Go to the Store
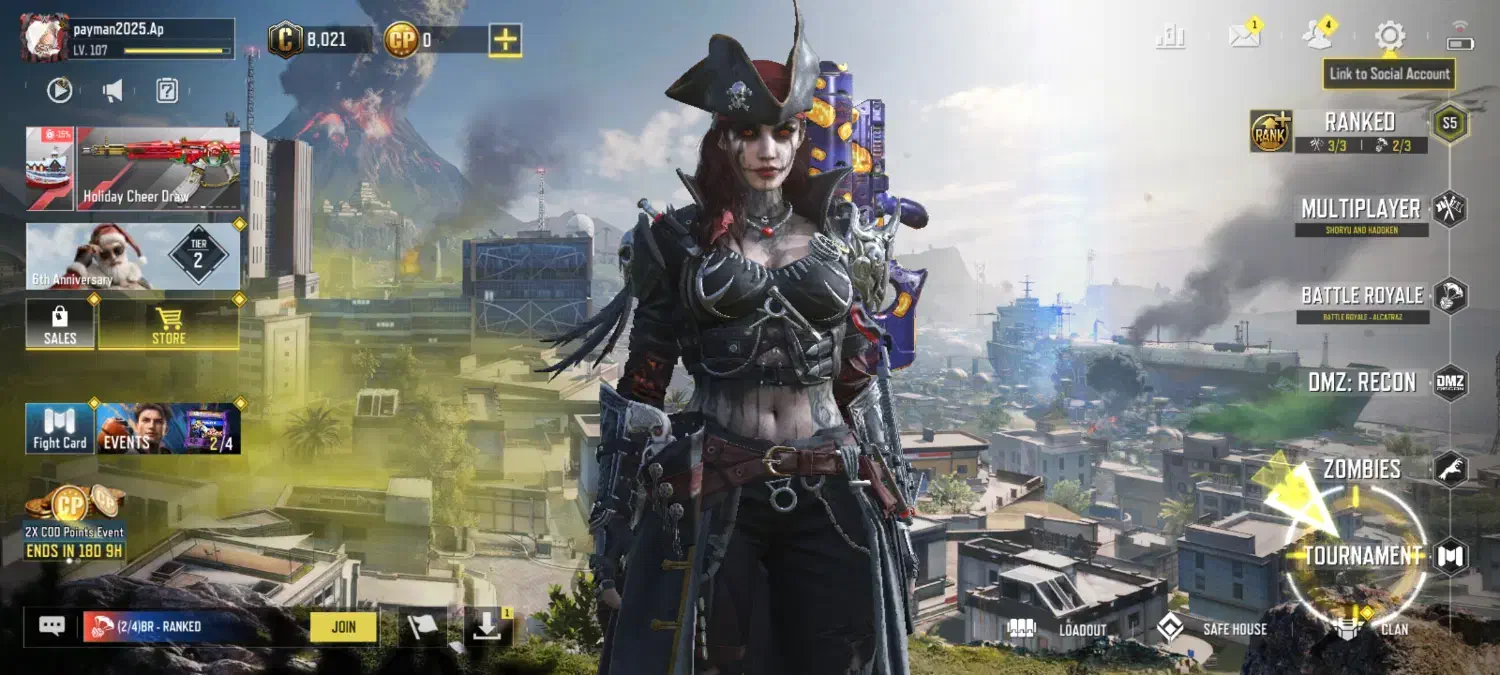This screenshot has height=675, width=1500. click(168, 324)
